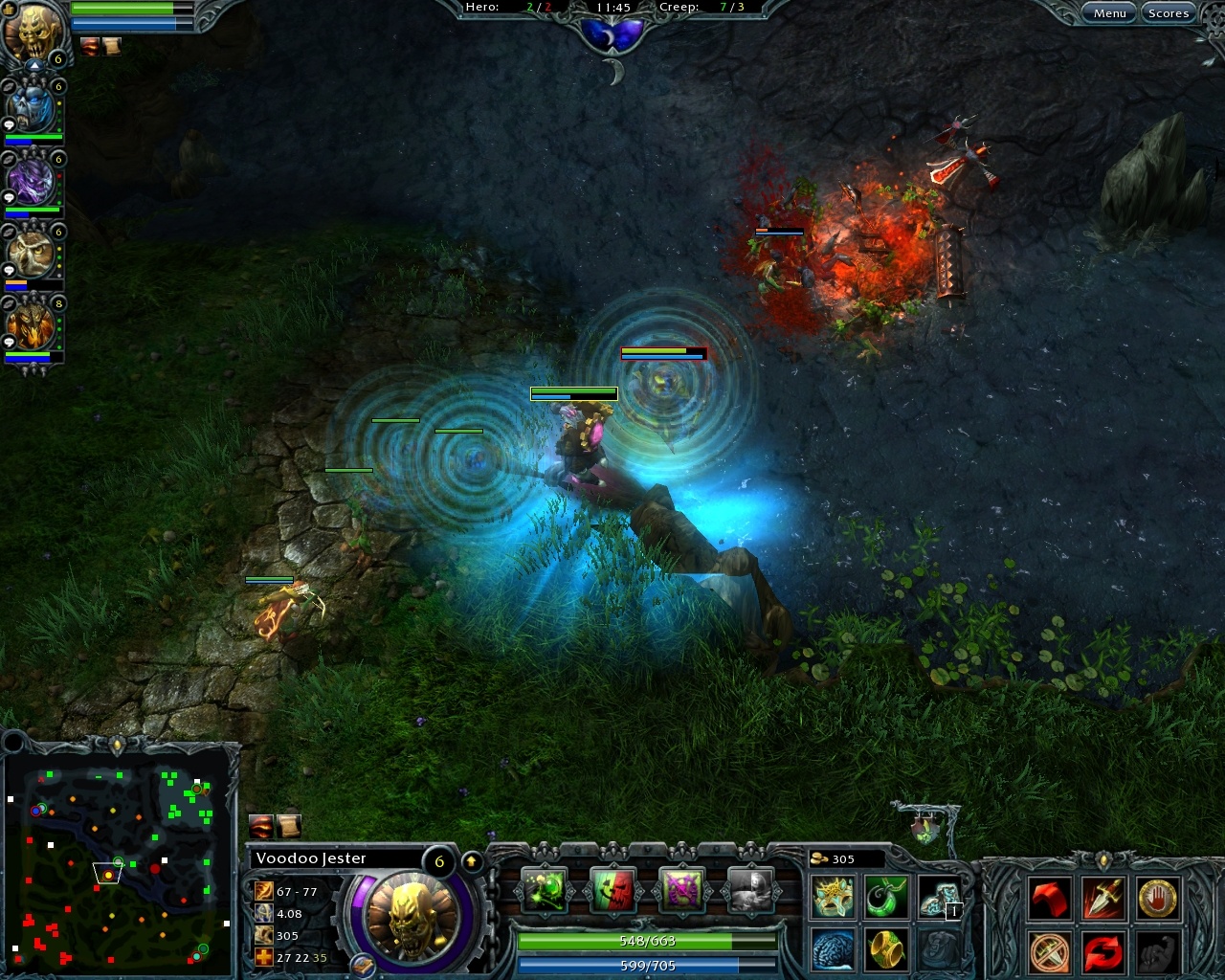The width and height of the screenshot is (1225, 980).
Task: Click the brain-shaped inventory item
Action: click(833, 949)
